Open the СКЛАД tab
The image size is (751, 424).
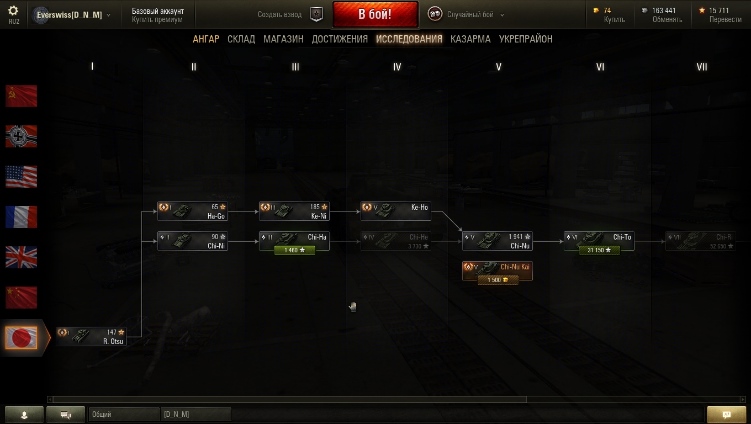pyautogui.click(x=241, y=39)
